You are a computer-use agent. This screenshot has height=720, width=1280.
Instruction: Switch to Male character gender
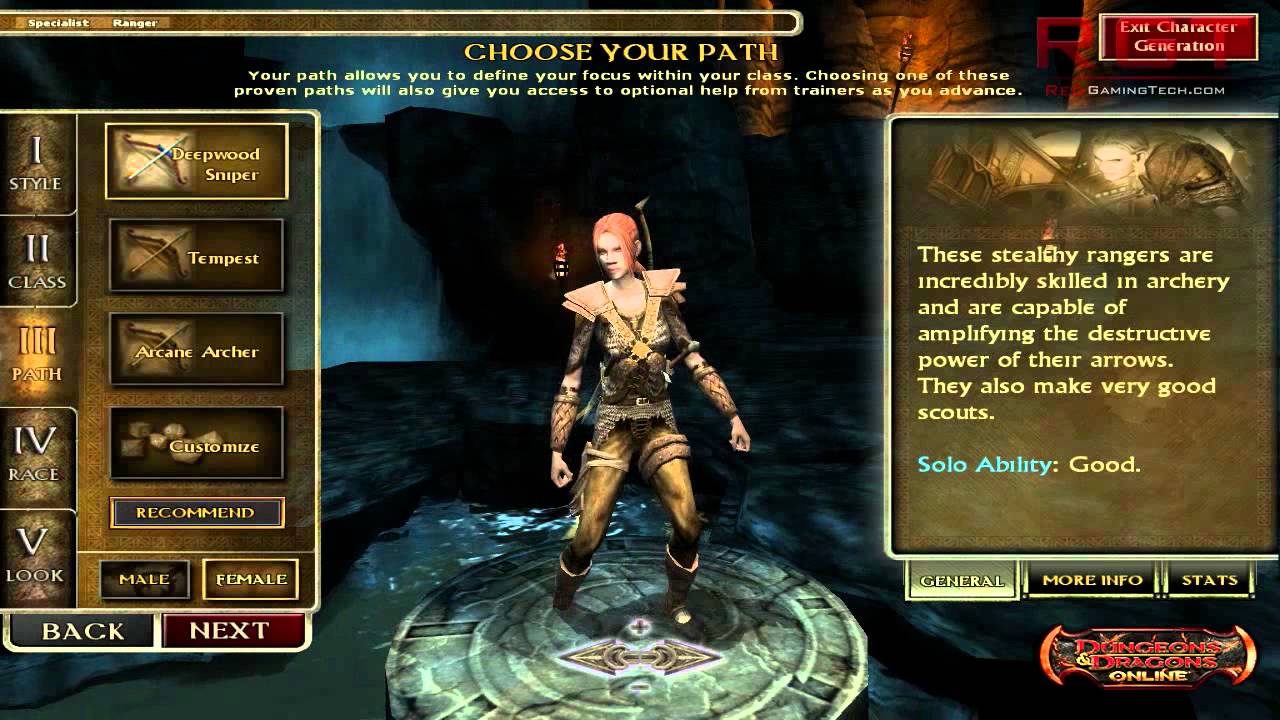144,579
